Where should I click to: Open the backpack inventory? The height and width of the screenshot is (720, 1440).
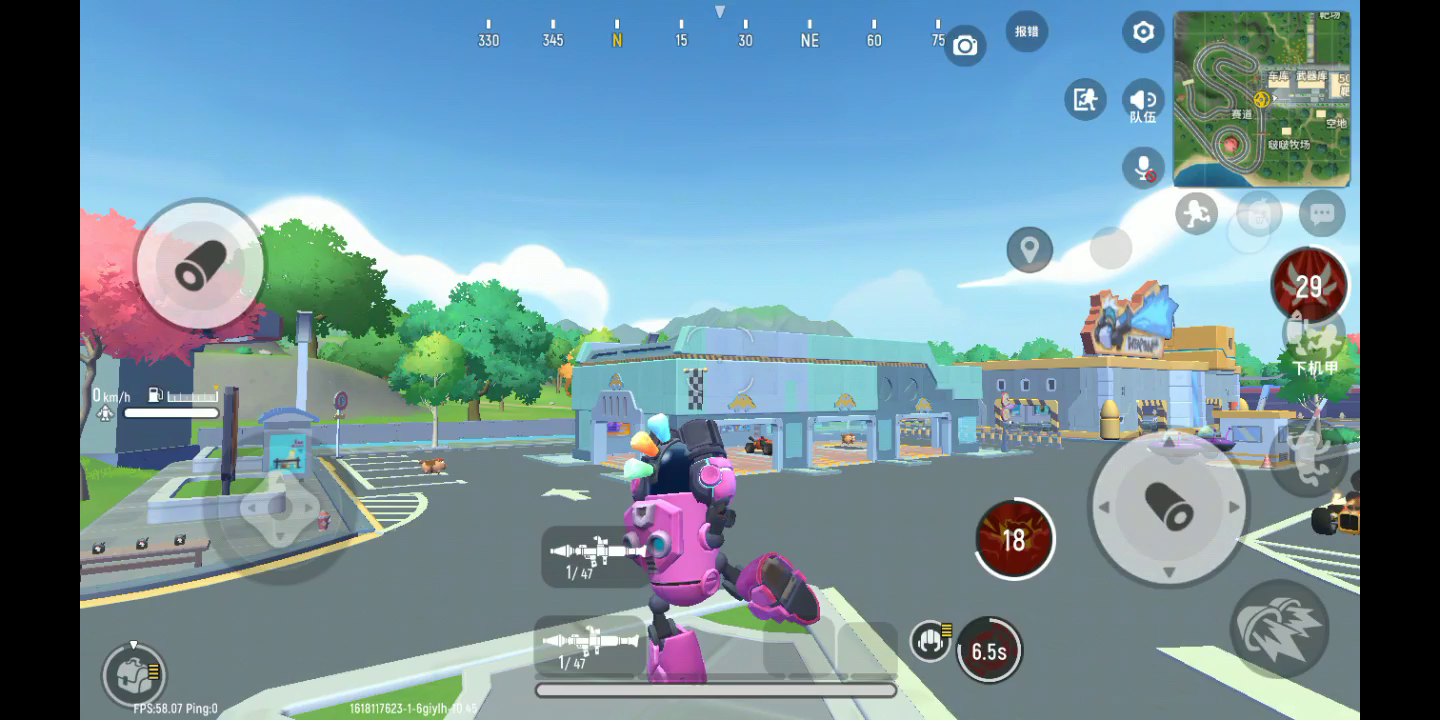(x=133, y=675)
